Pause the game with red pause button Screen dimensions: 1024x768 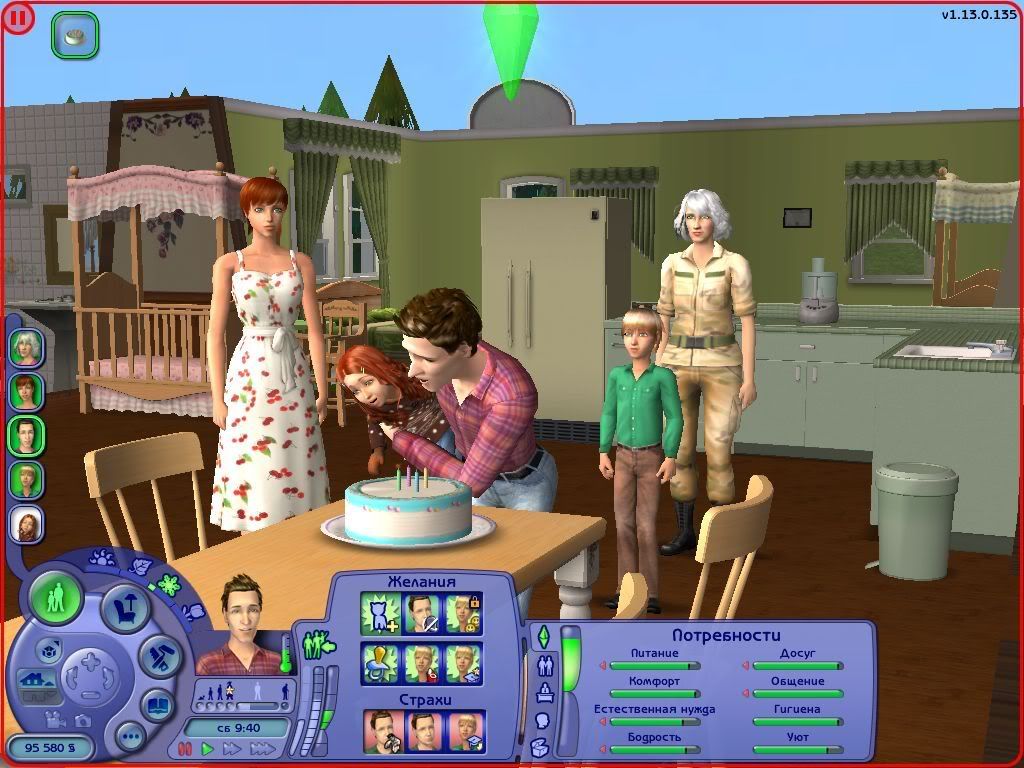pos(184,748)
